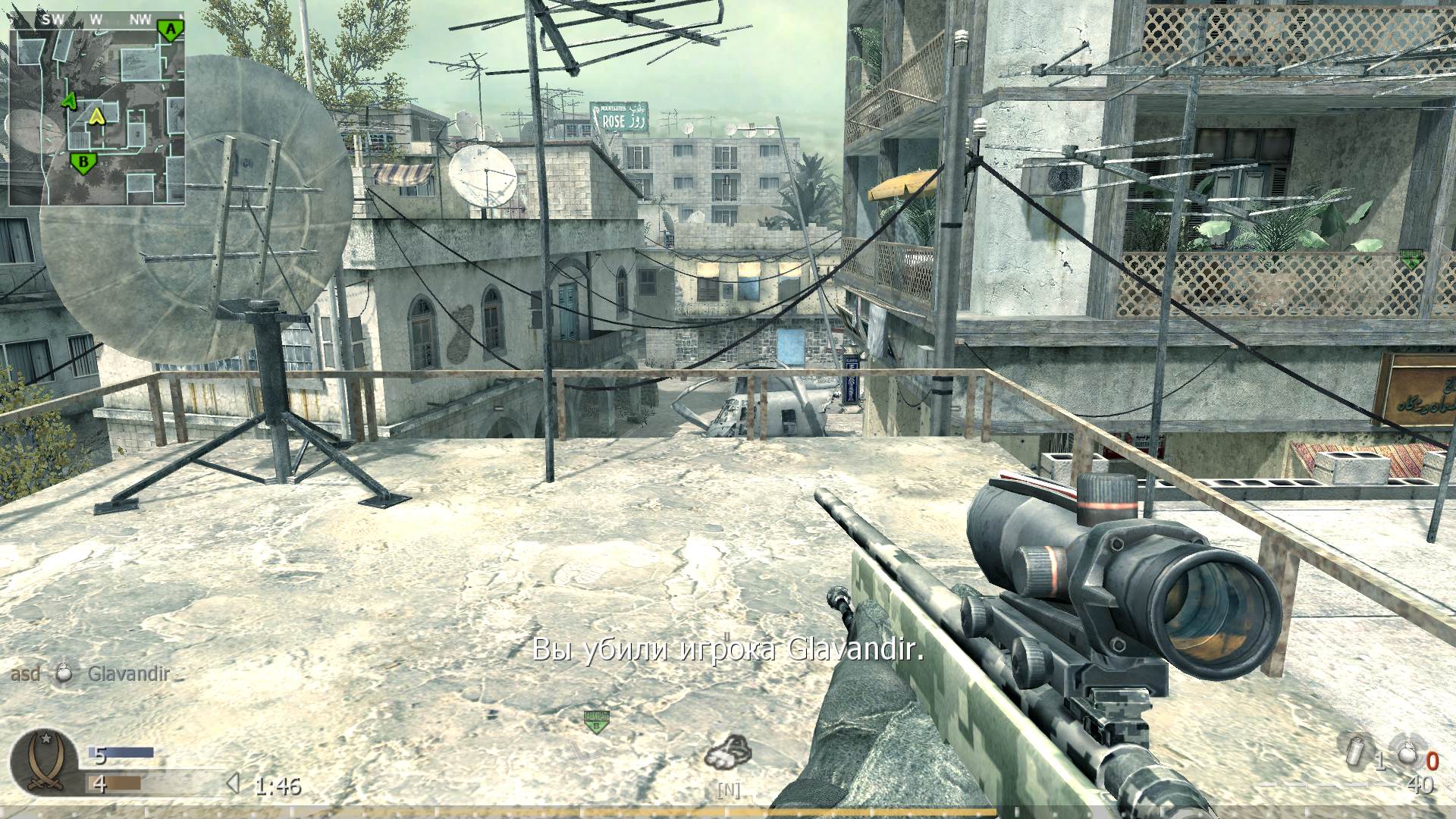Click the victim name Glavandir in the killfeed
1456x819 pixels.
coord(129,673)
